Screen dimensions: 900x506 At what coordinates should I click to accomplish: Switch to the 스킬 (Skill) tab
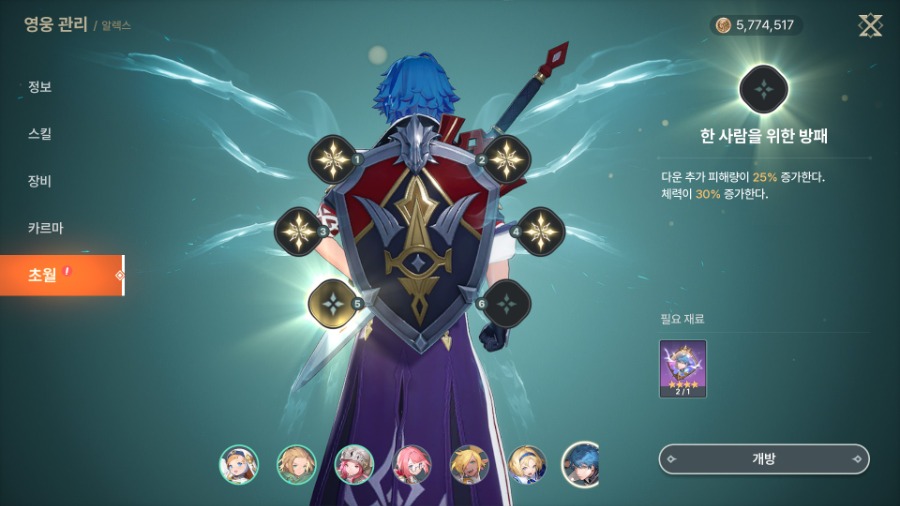(x=40, y=134)
